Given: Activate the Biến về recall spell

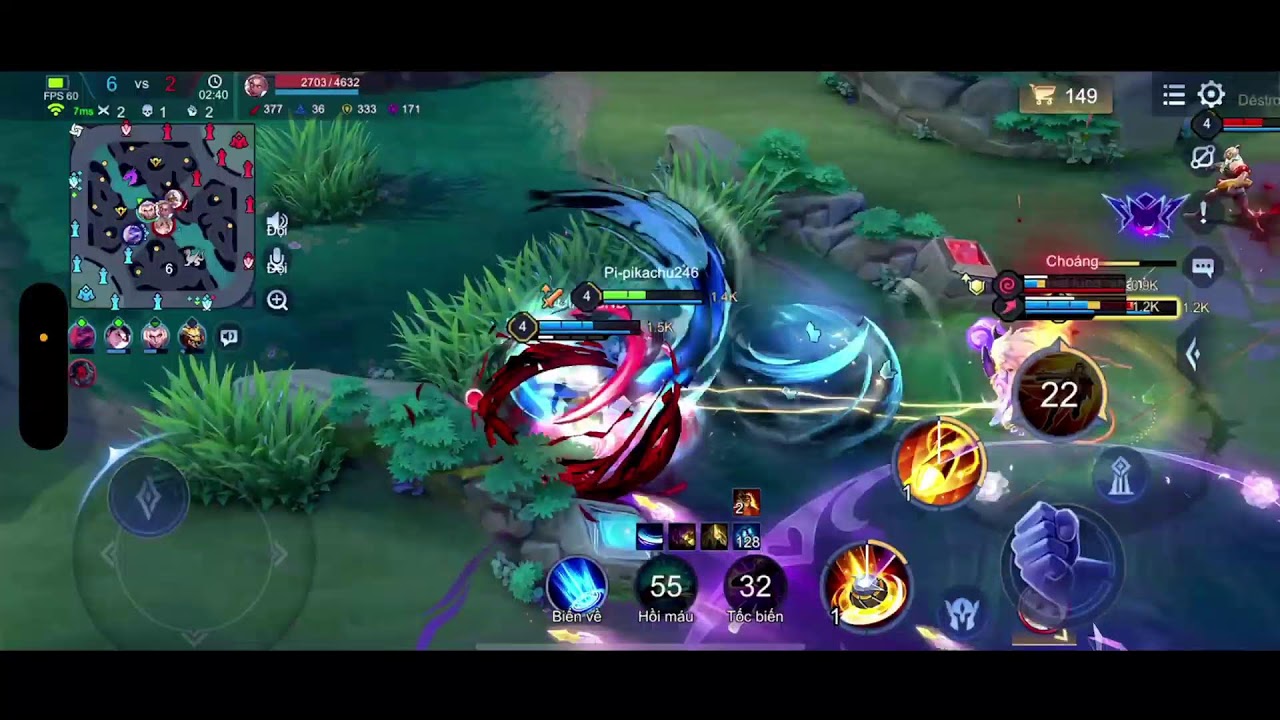Looking at the screenshot, I should click(577, 587).
